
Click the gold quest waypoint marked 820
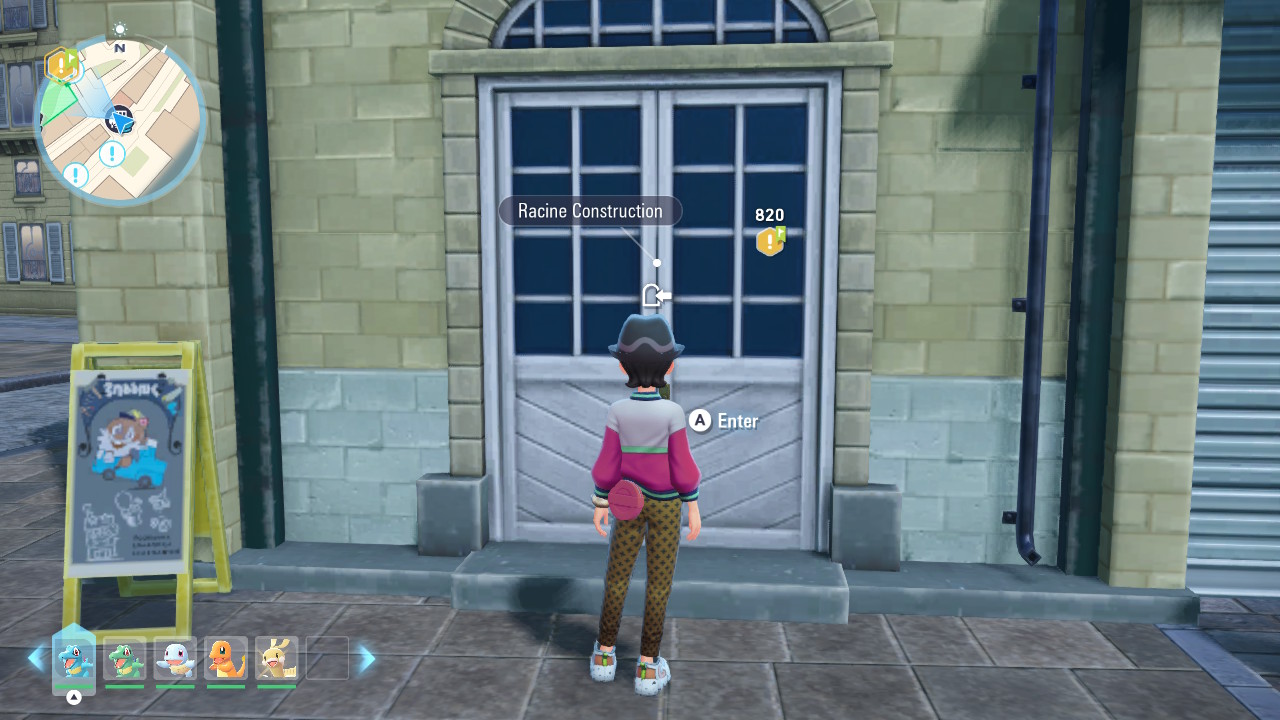(770, 240)
